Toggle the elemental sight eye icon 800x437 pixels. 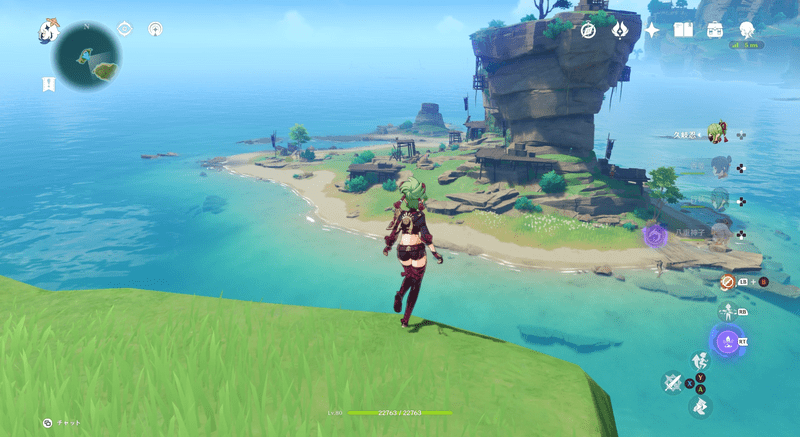pyautogui.click(x=125, y=29)
